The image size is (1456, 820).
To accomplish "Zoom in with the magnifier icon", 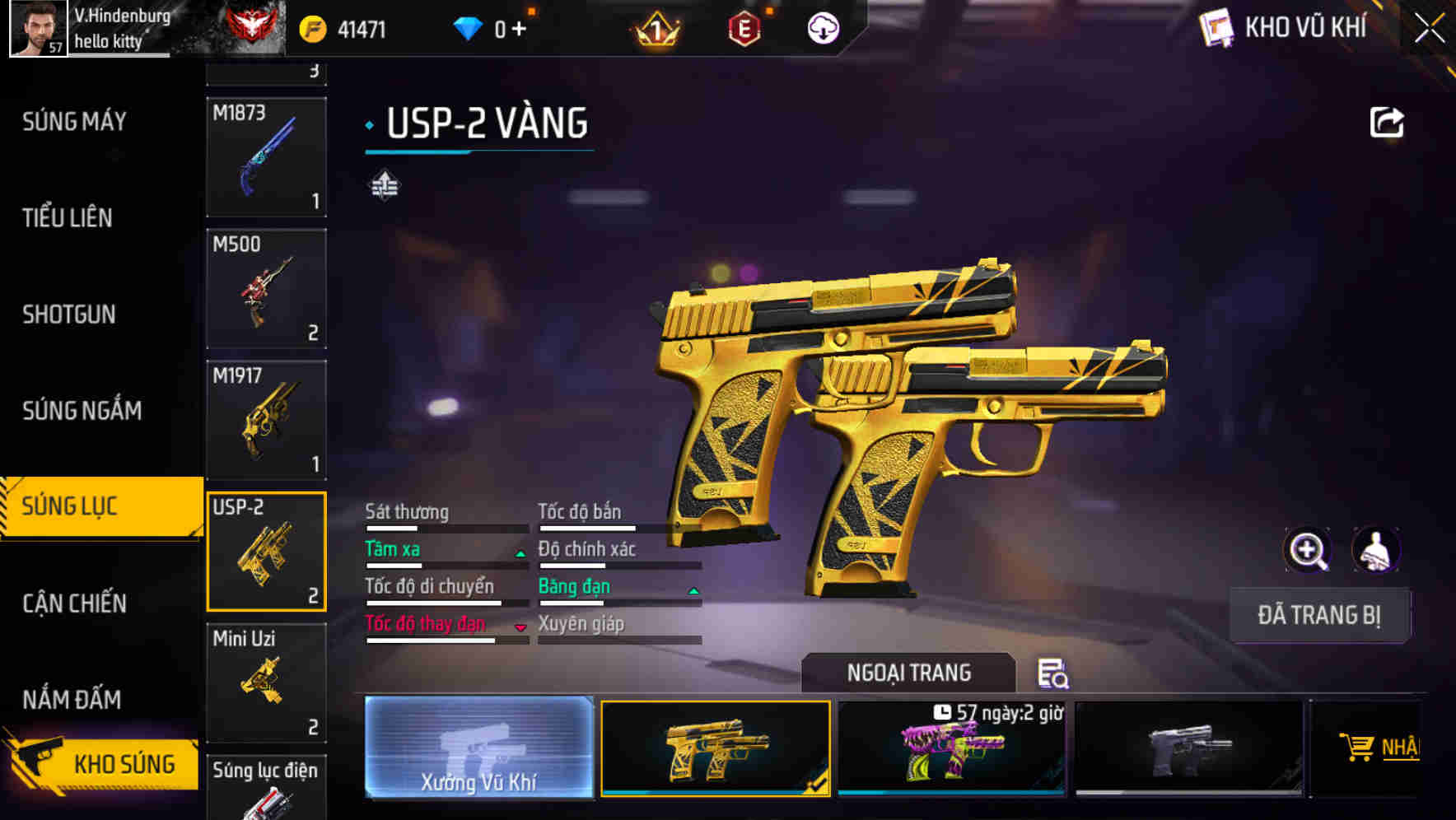I will [x=1307, y=550].
